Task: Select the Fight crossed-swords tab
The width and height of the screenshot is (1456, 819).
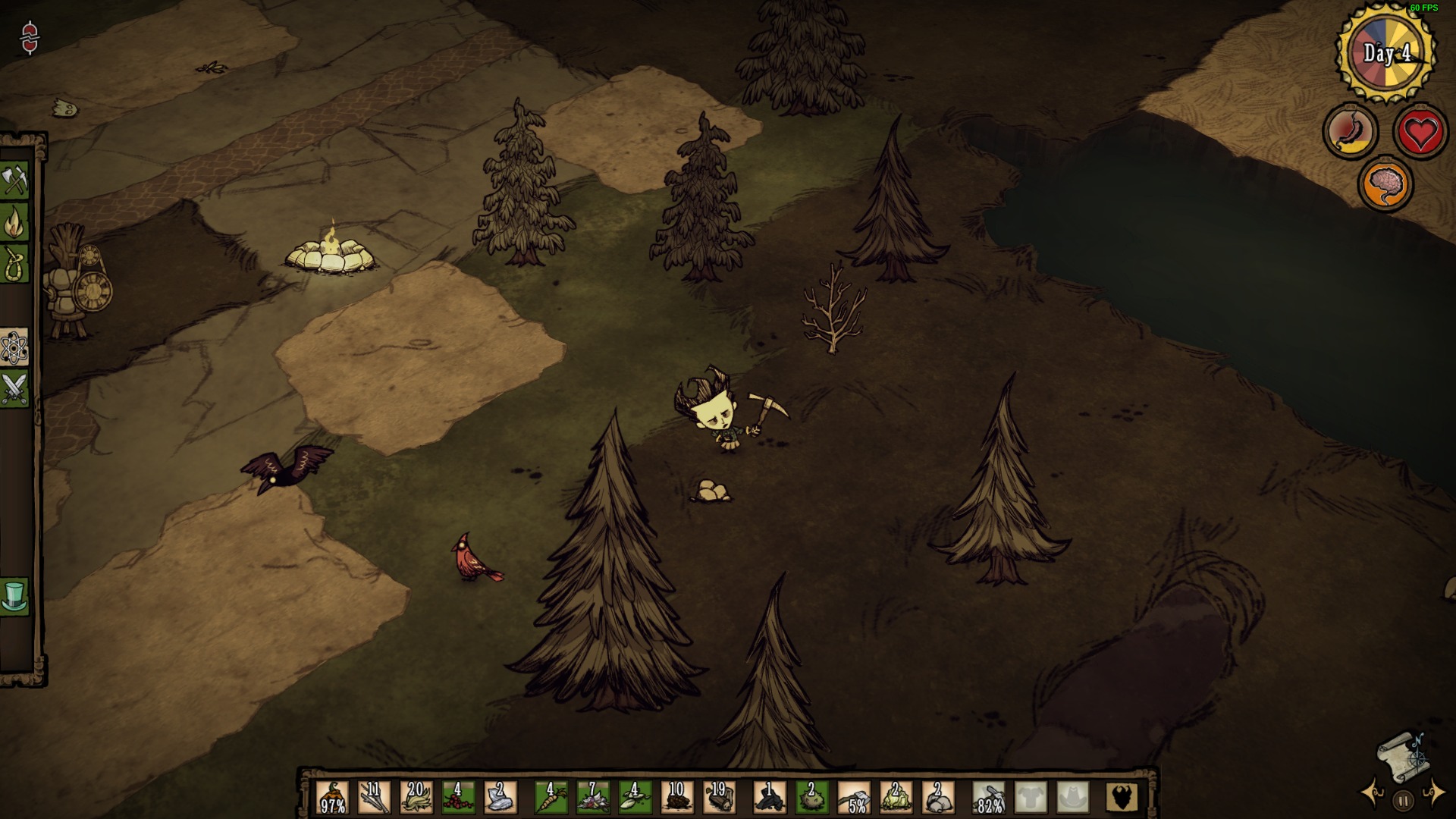Action: click(14, 389)
